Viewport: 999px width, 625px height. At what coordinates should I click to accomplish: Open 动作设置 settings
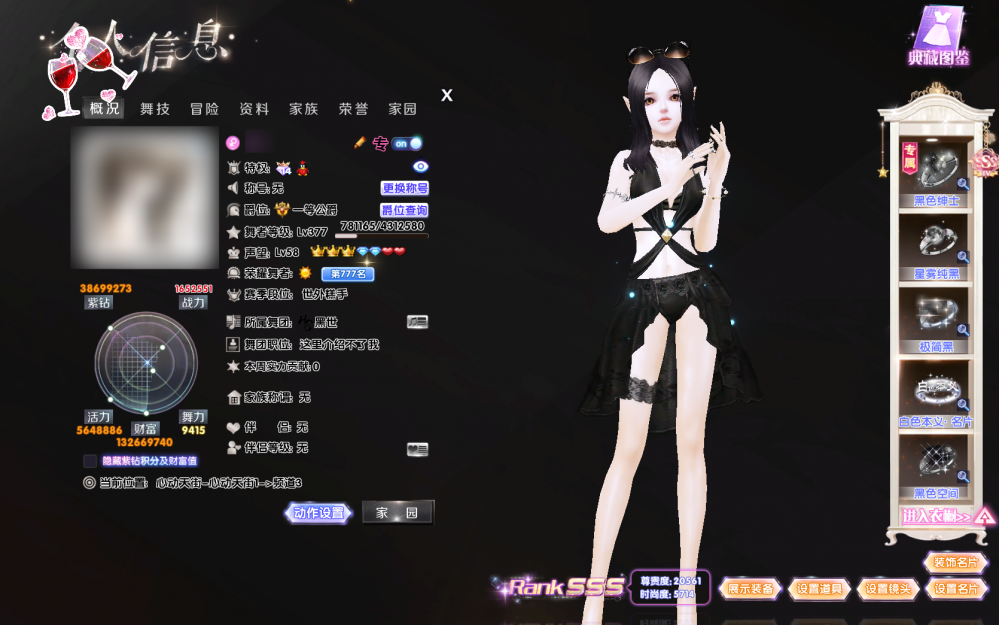tap(319, 513)
